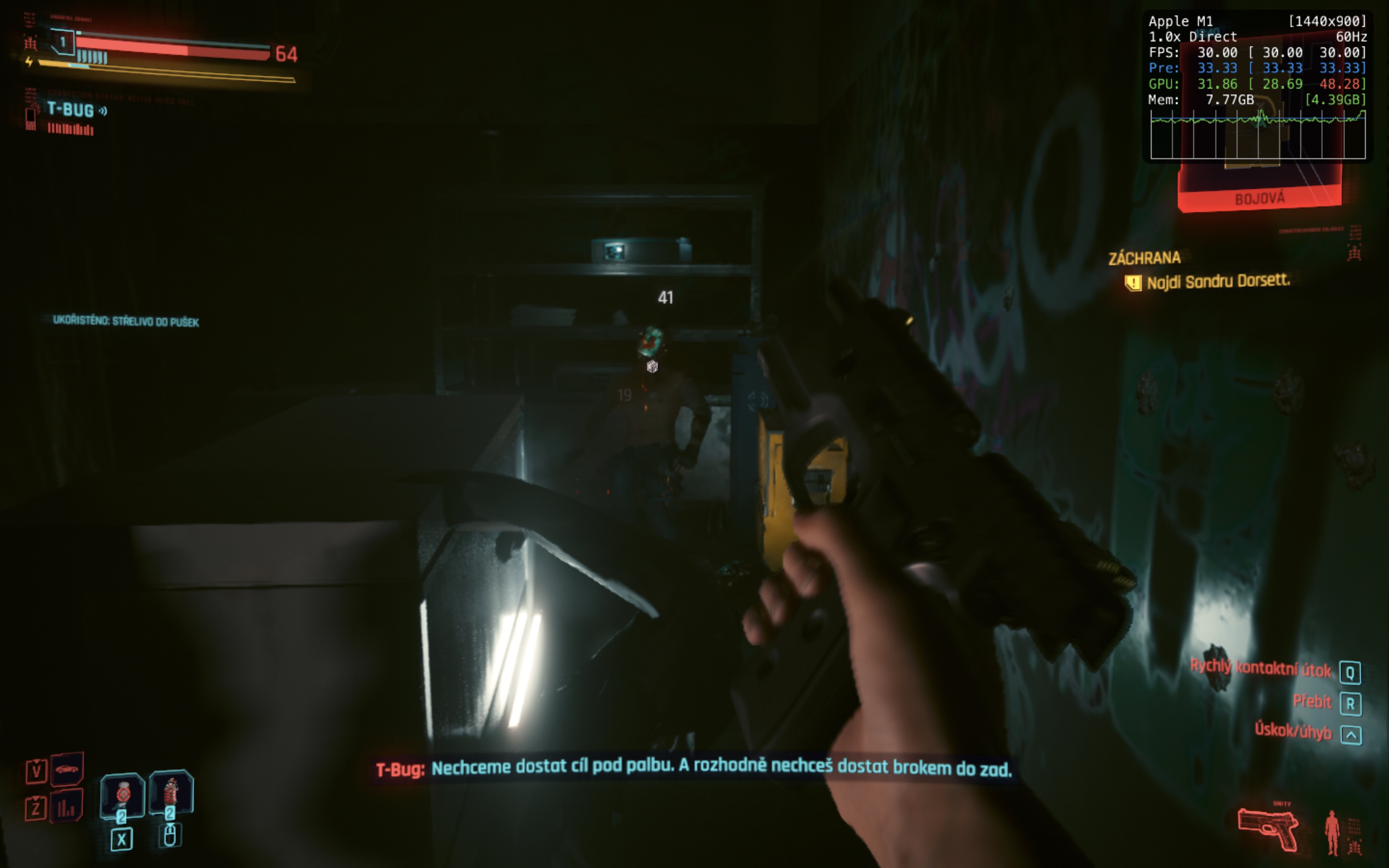Use the healing inhaler quick slot
This screenshot has height=868, width=1389.
click(x=122, y=796)
